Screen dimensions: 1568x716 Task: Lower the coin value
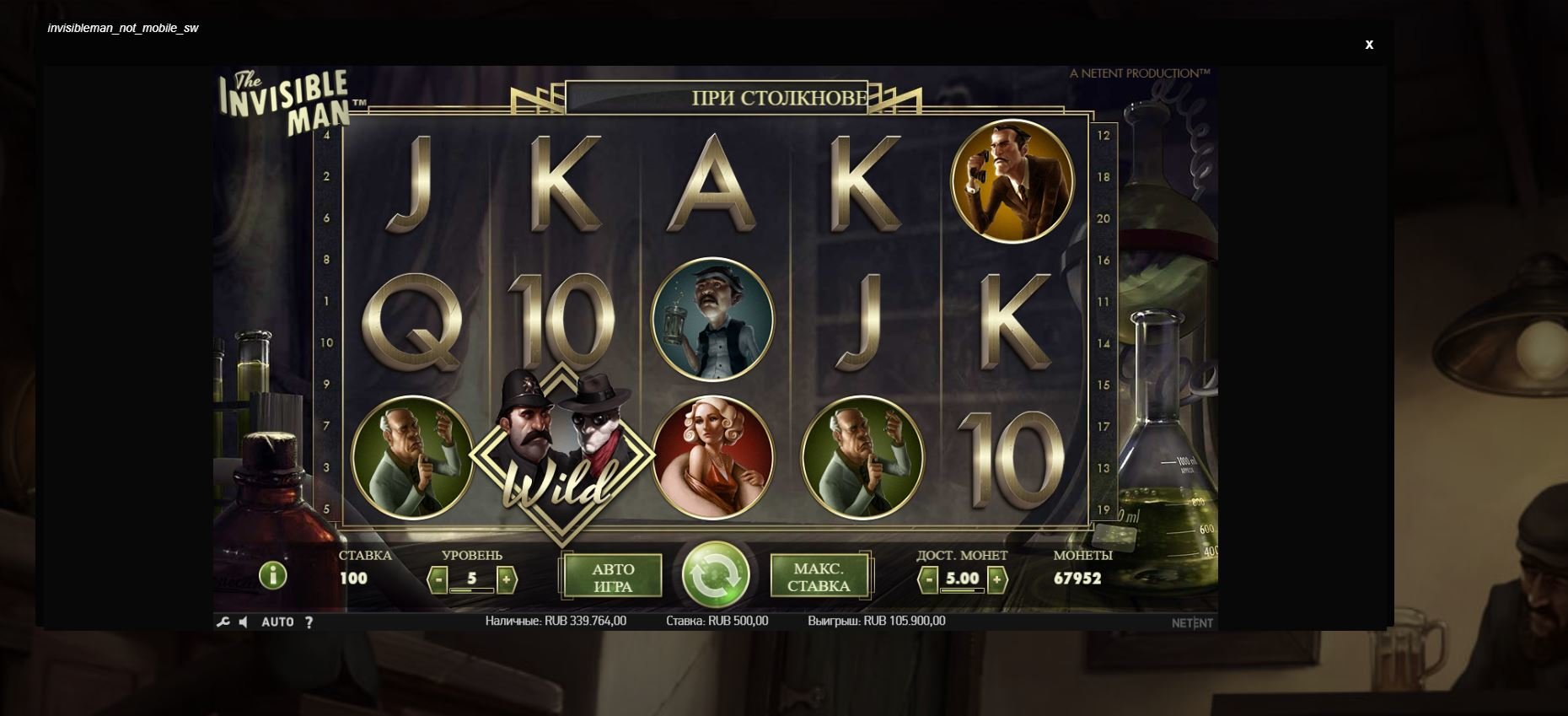929,579
